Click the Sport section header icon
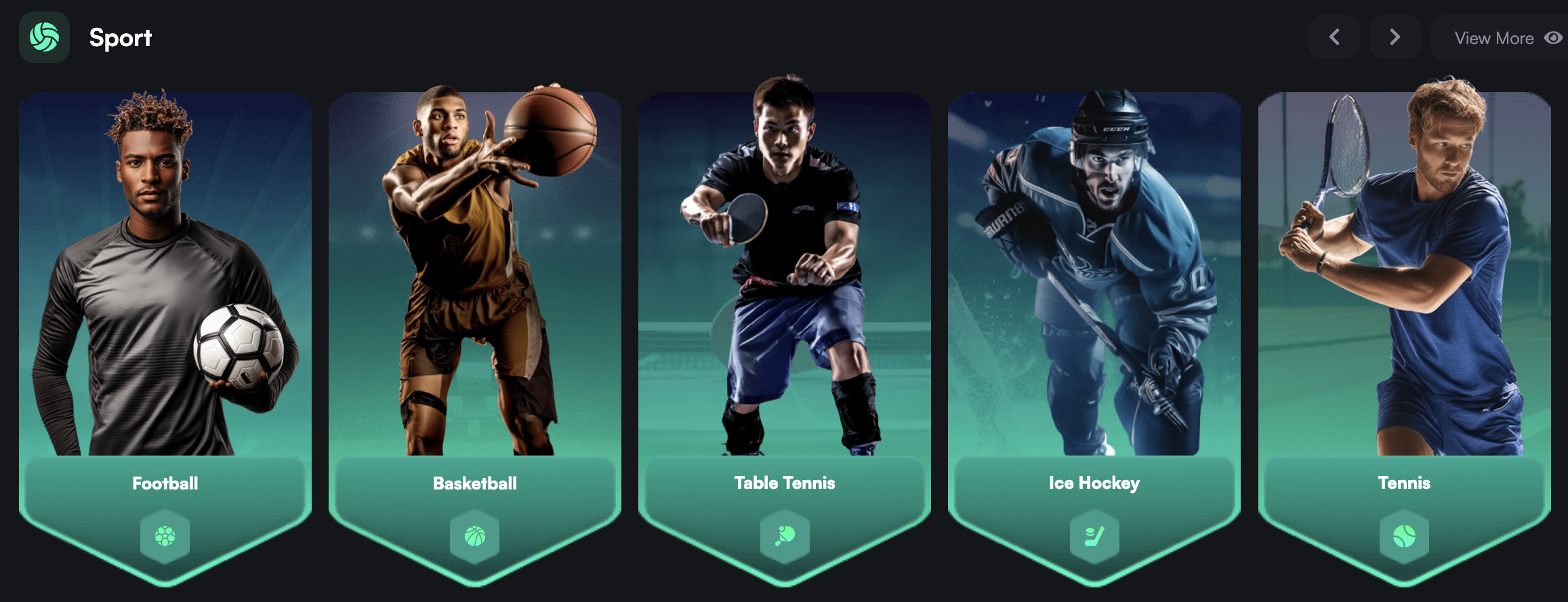This screenshot has width=1568, height=602. click(43, 37)
